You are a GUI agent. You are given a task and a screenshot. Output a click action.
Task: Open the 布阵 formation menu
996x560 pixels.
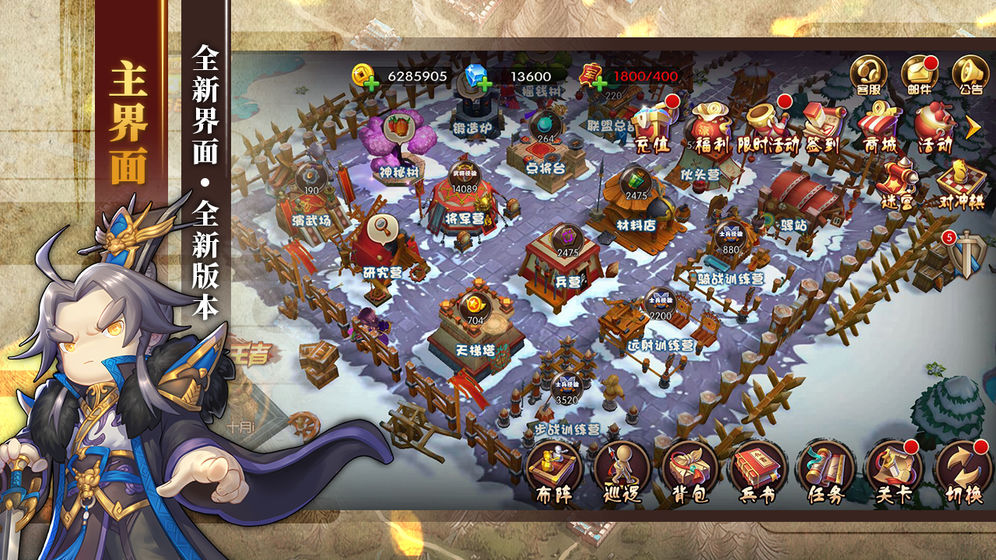coord(555,470)
